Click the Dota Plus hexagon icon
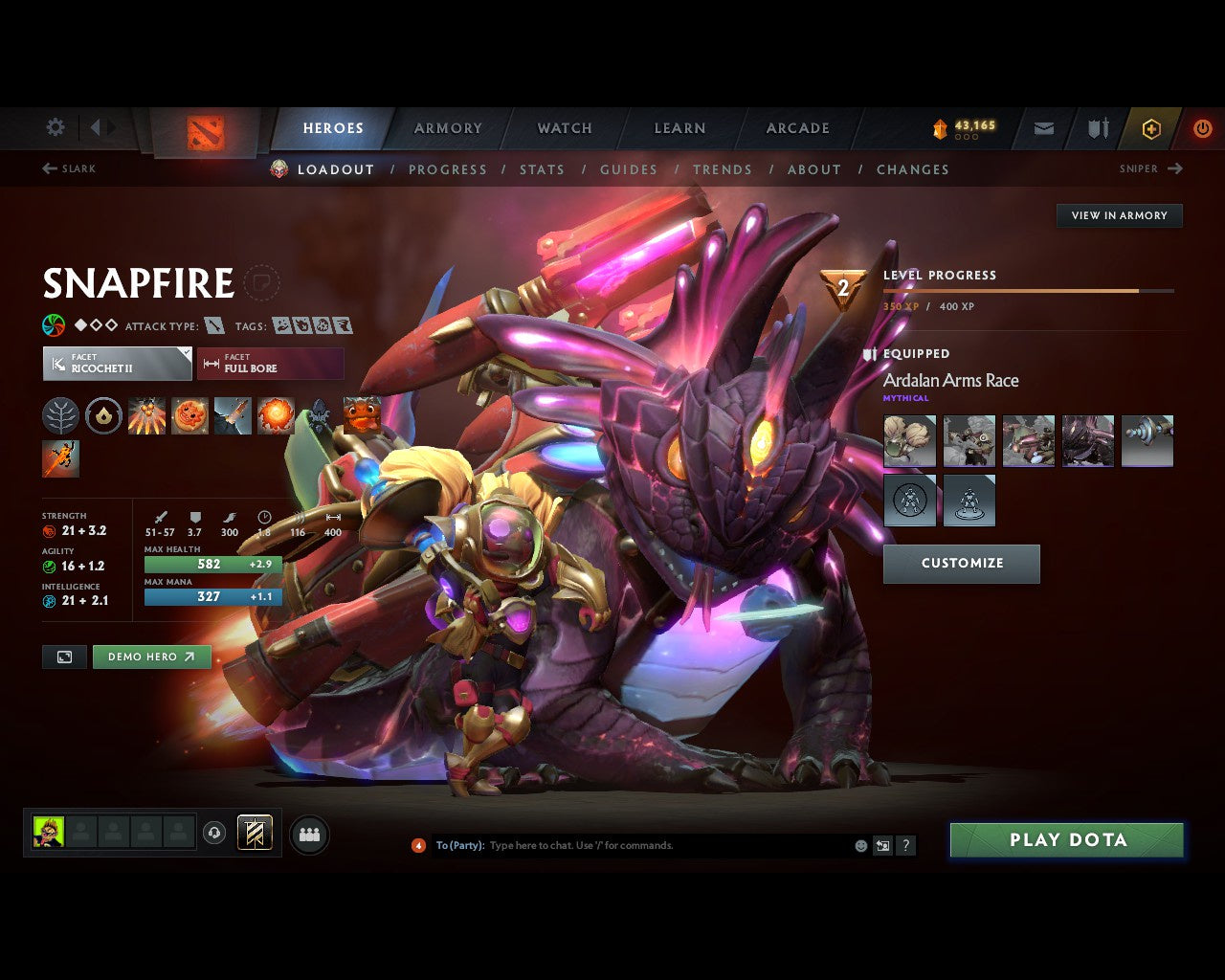 [x=1151, y=128]
